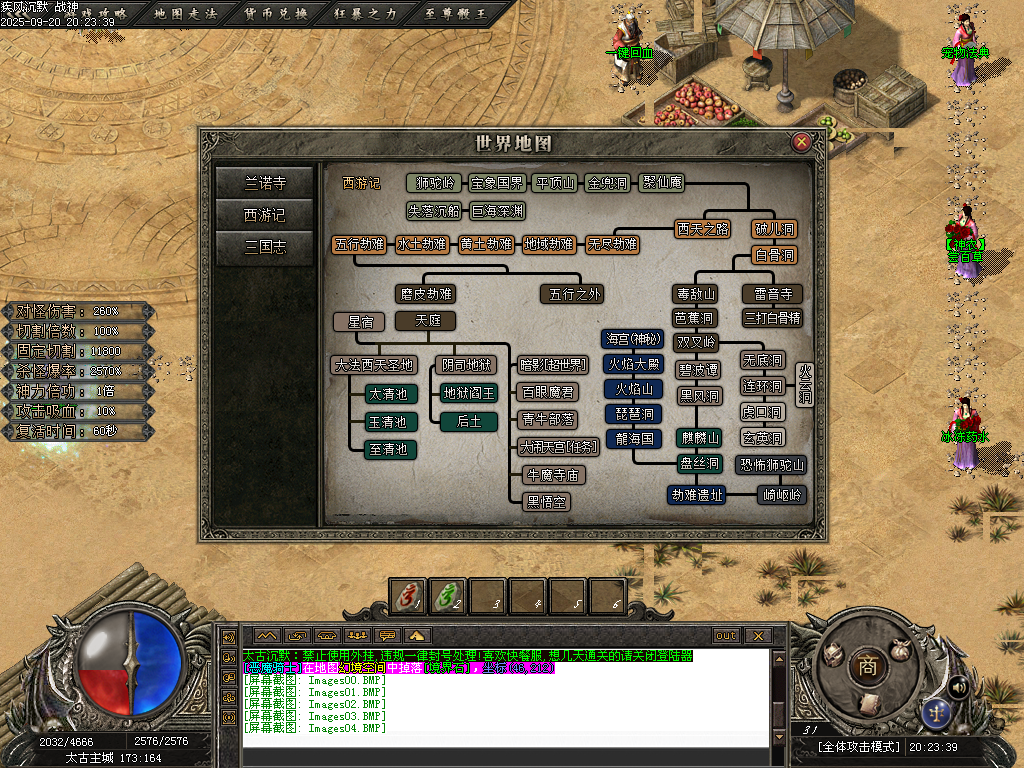Switch to the 兰诺寺 map tab

tap(265, 183)
